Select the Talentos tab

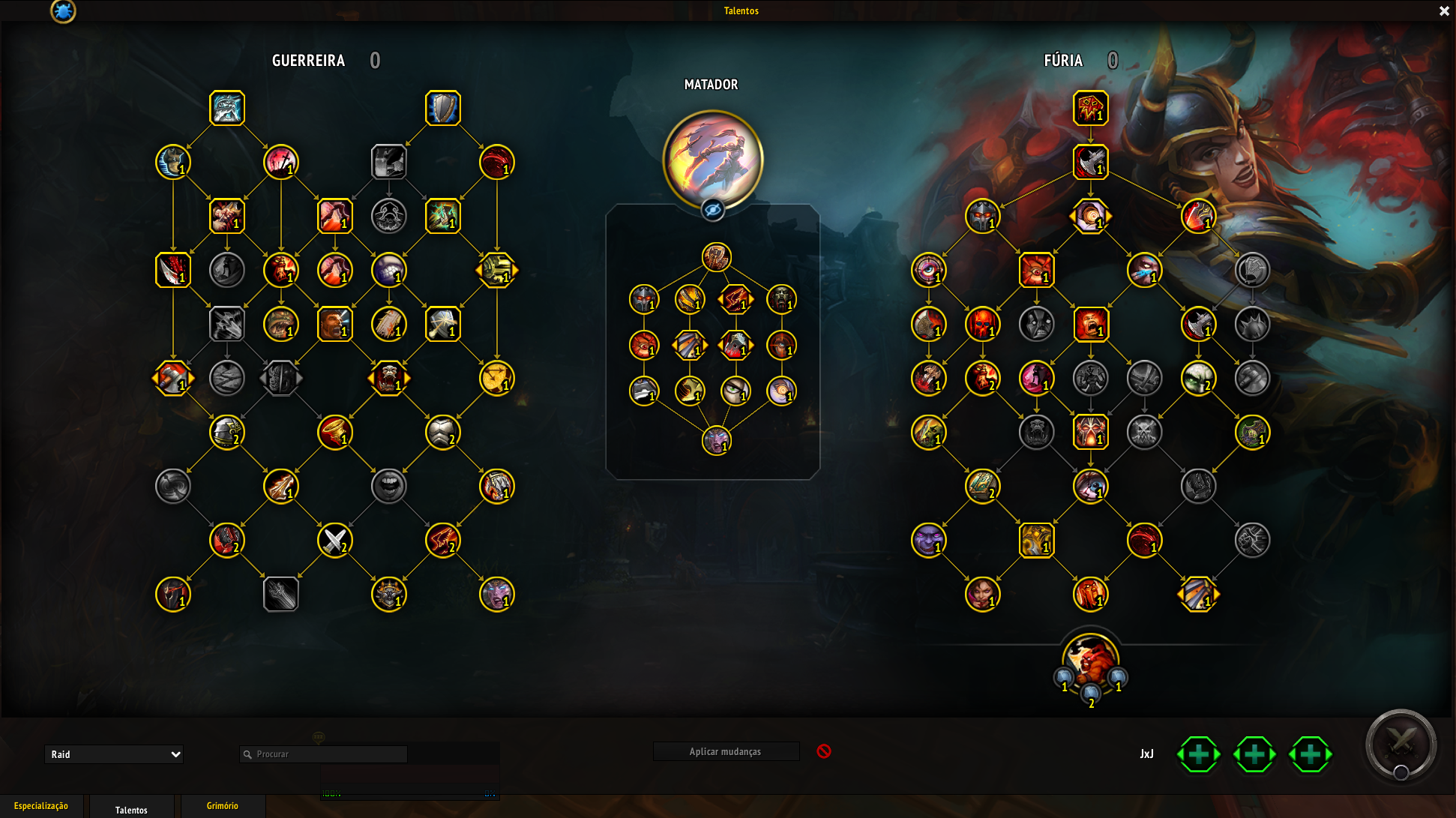(x=131, y=810)
